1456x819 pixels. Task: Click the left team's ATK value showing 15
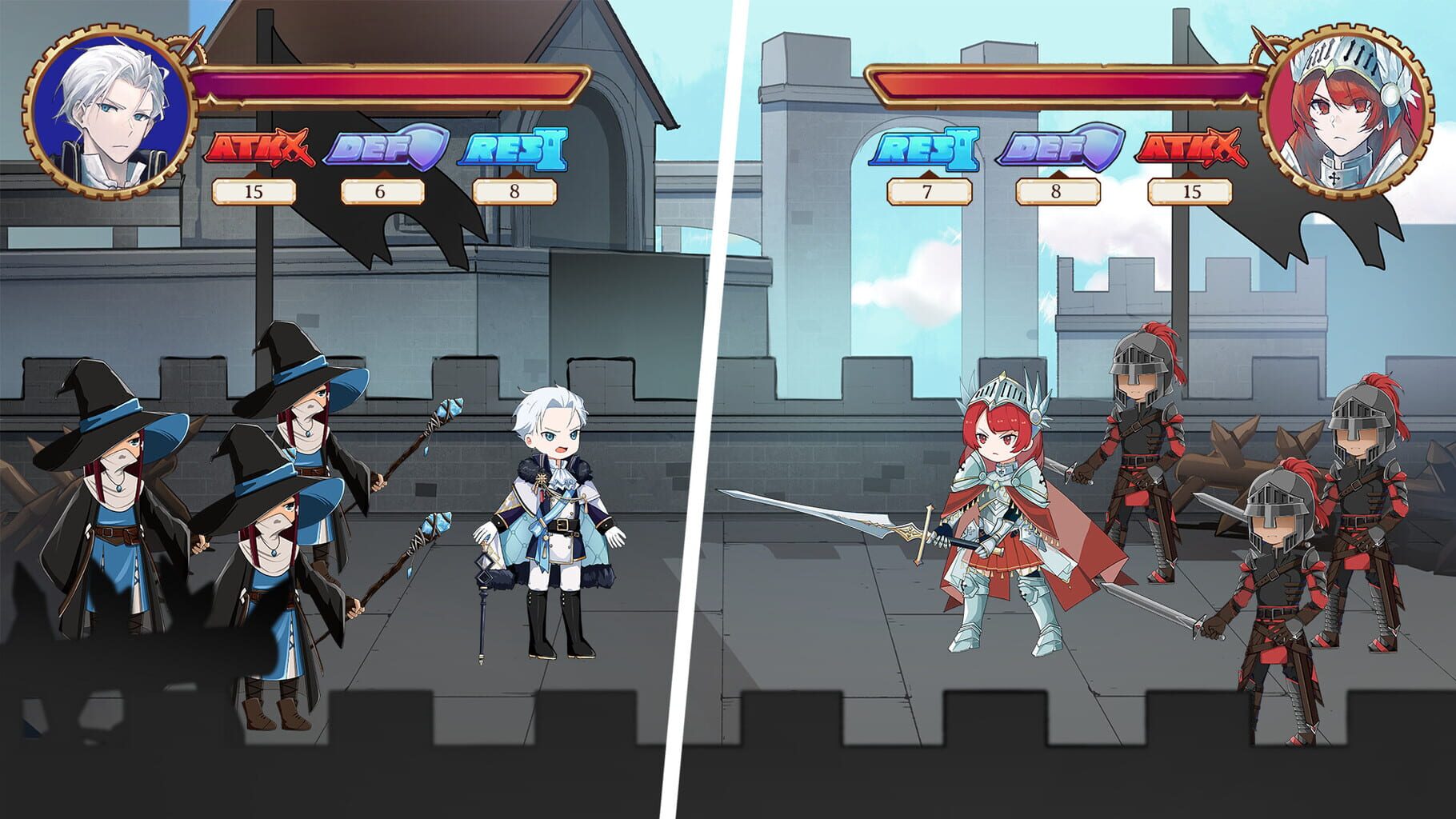point(254,191)
